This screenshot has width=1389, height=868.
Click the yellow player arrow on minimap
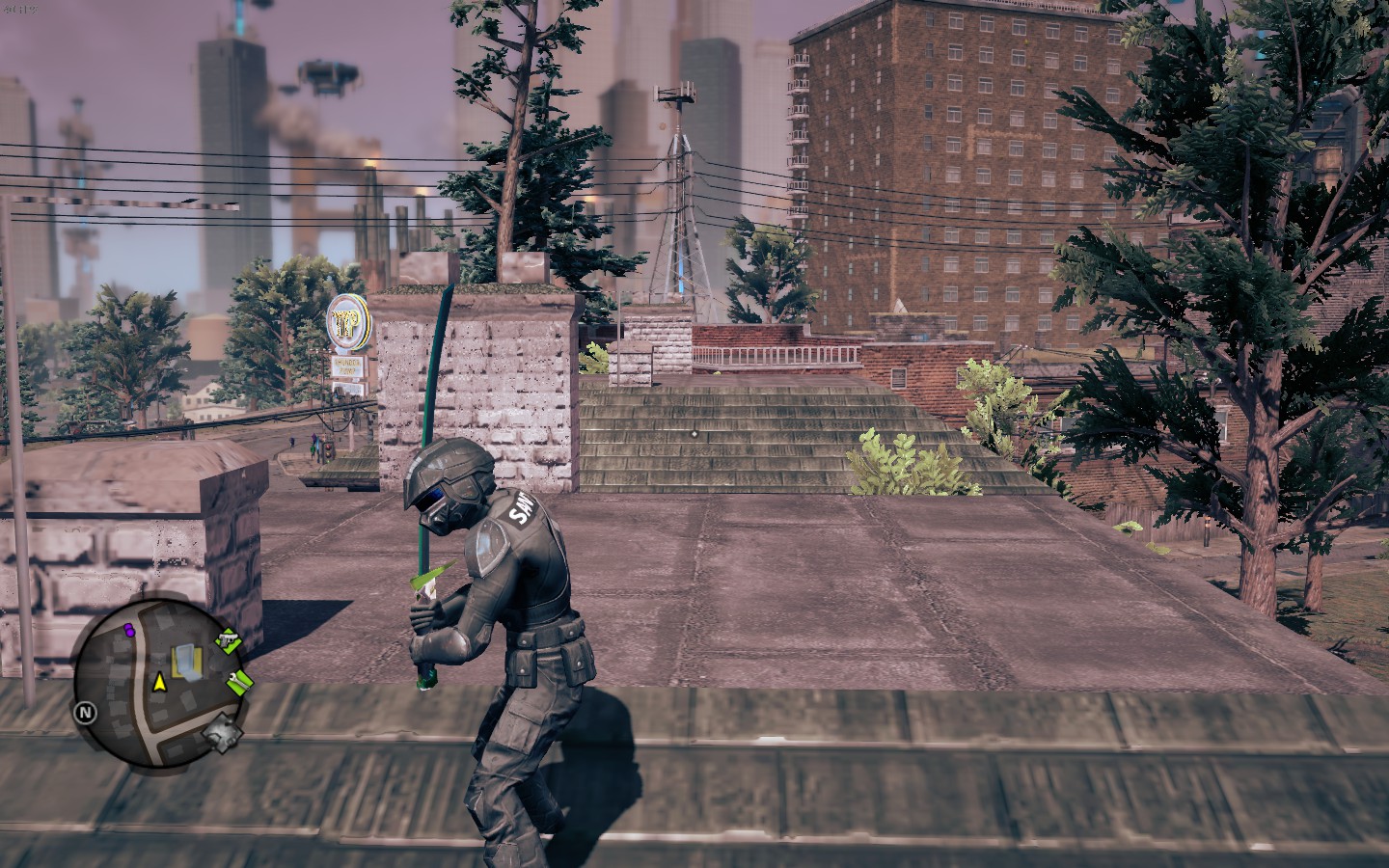point(158,683)
